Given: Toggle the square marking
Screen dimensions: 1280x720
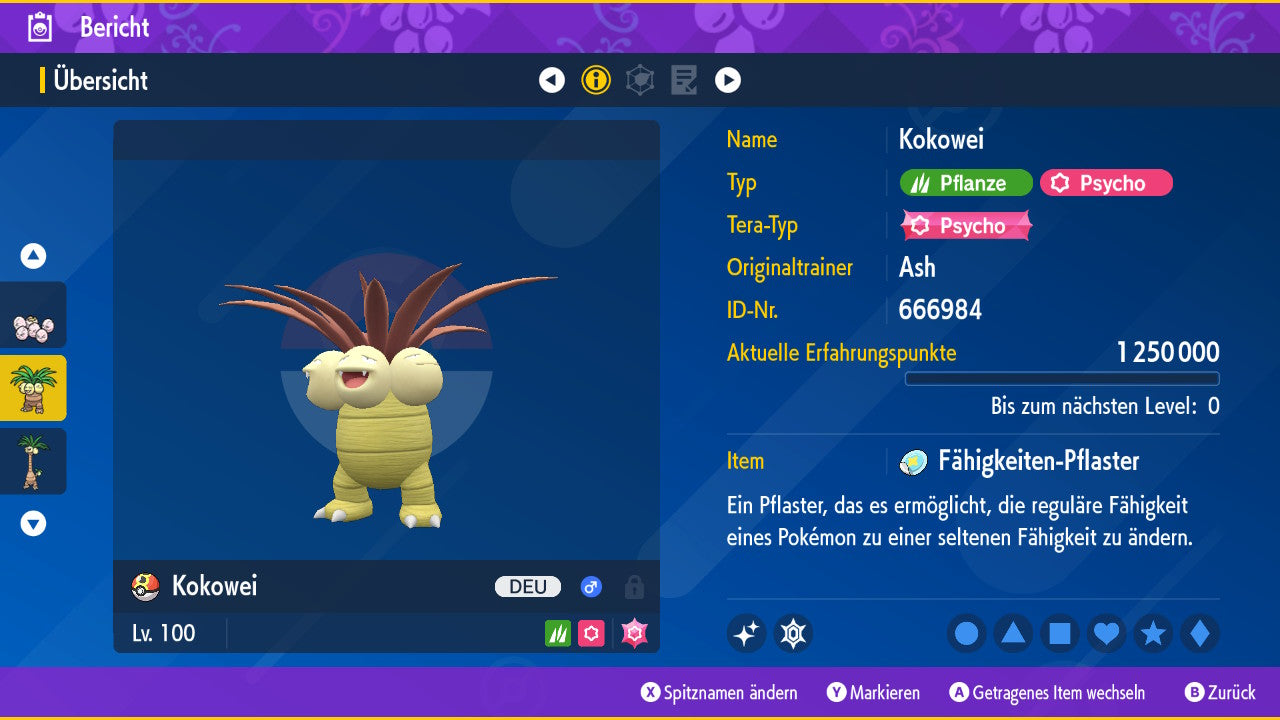Looking at the screenshot, I should pos(1060,634).
